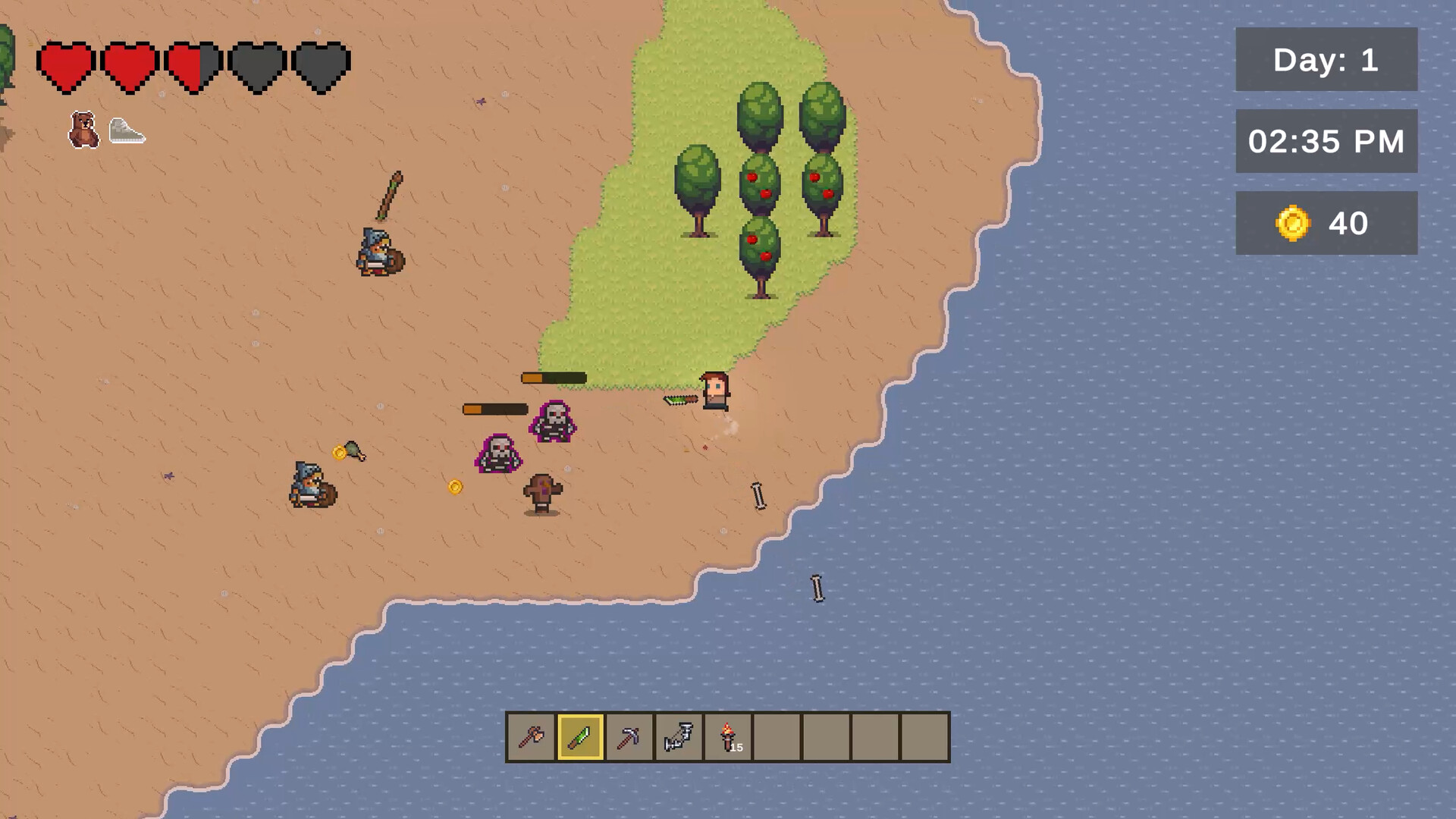Select the fishing rod hotbar slot
Viewport: 1456px width, 819px height.
click(679, 736)
